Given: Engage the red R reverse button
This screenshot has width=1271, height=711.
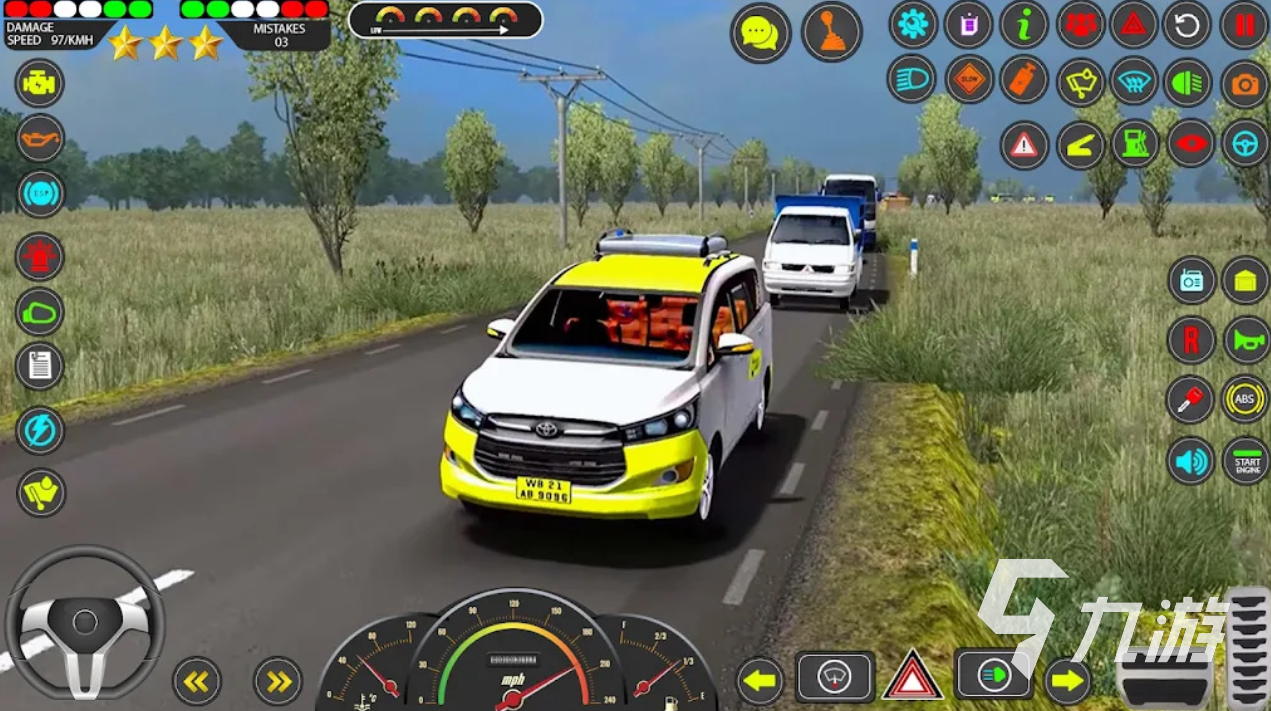Looking at the screenshot, I should (x=1191, y=340).
